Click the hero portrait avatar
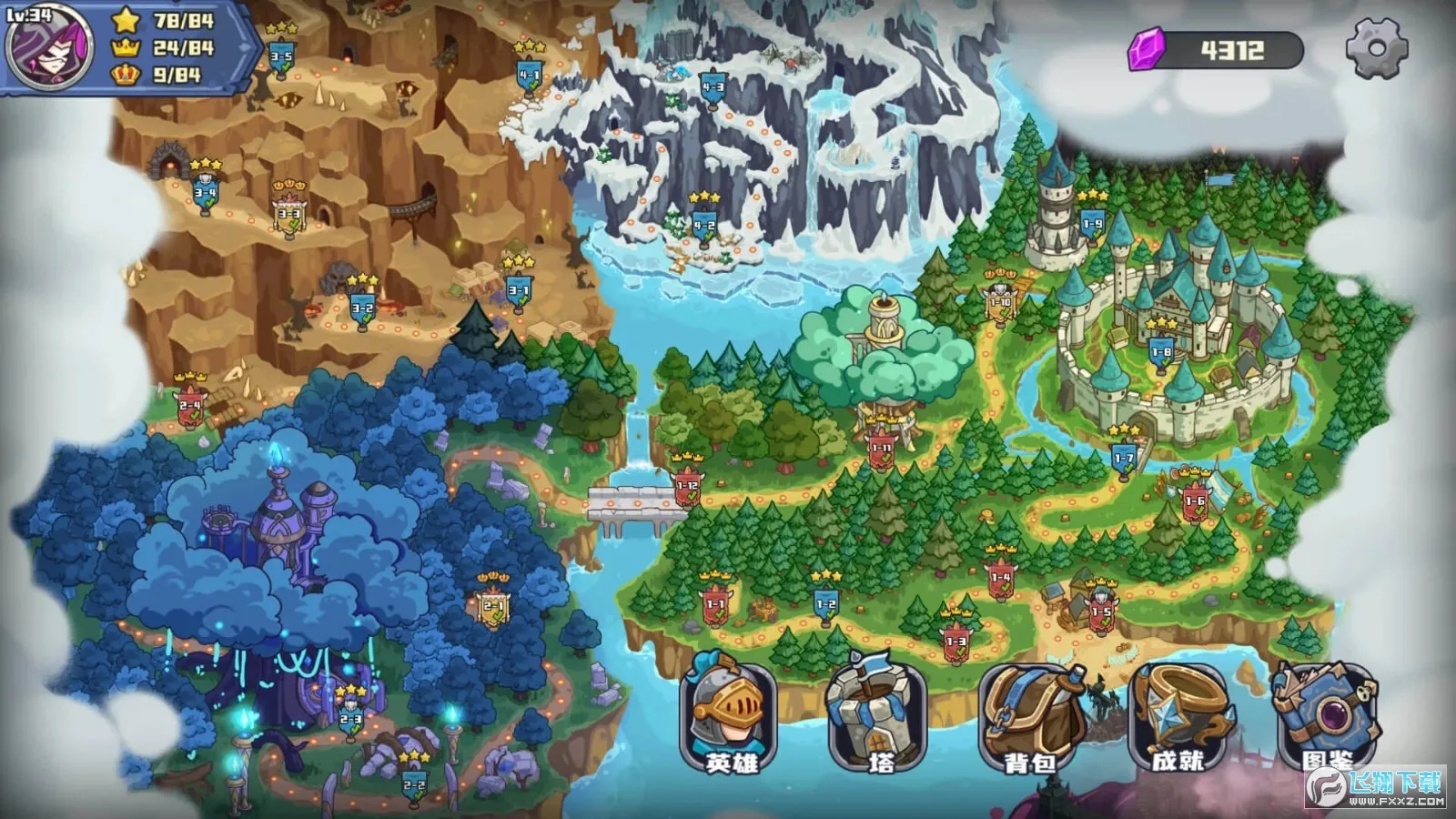This screenshot has height=819, width=1456. pos(49,47)
